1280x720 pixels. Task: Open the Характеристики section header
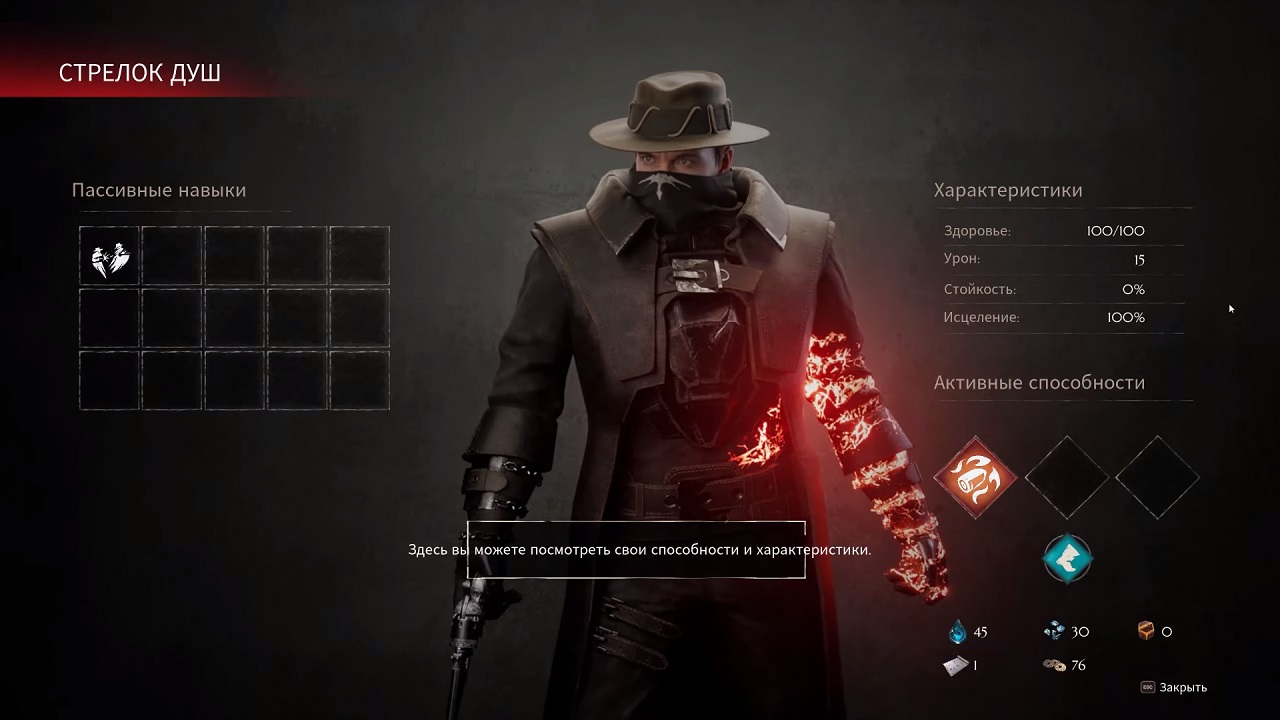tap(1008, 190)
